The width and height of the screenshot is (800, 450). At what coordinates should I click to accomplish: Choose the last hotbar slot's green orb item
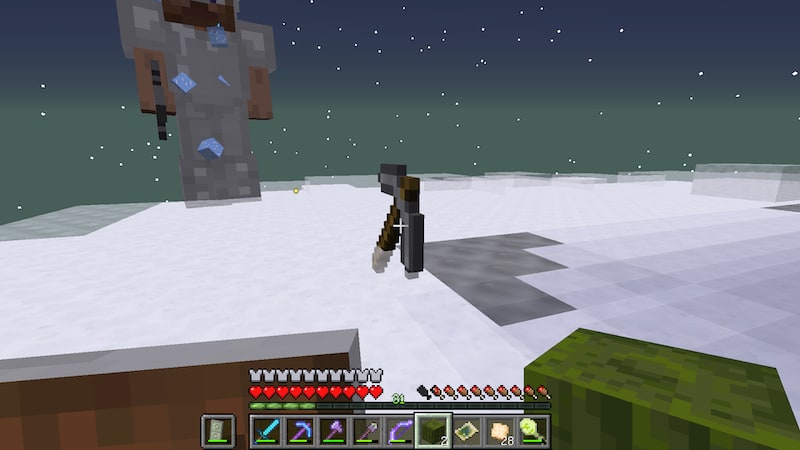pos(533,431)
